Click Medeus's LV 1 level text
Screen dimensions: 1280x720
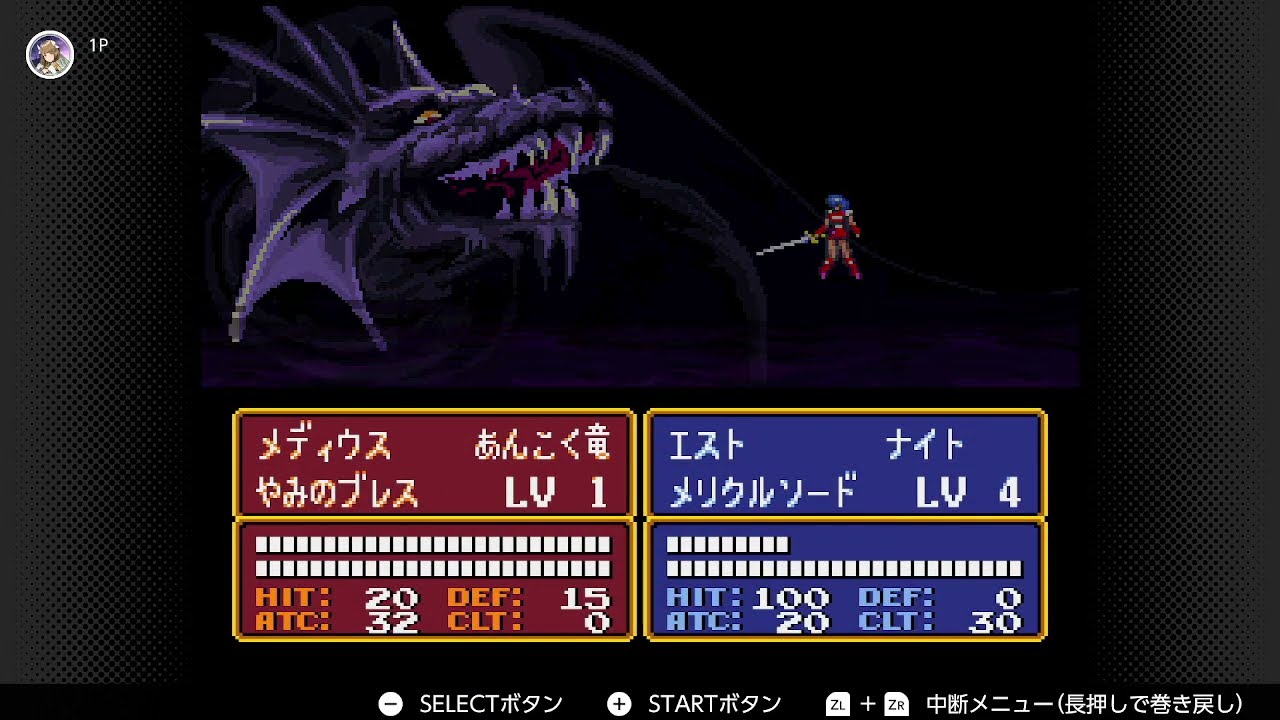[555, 494]
